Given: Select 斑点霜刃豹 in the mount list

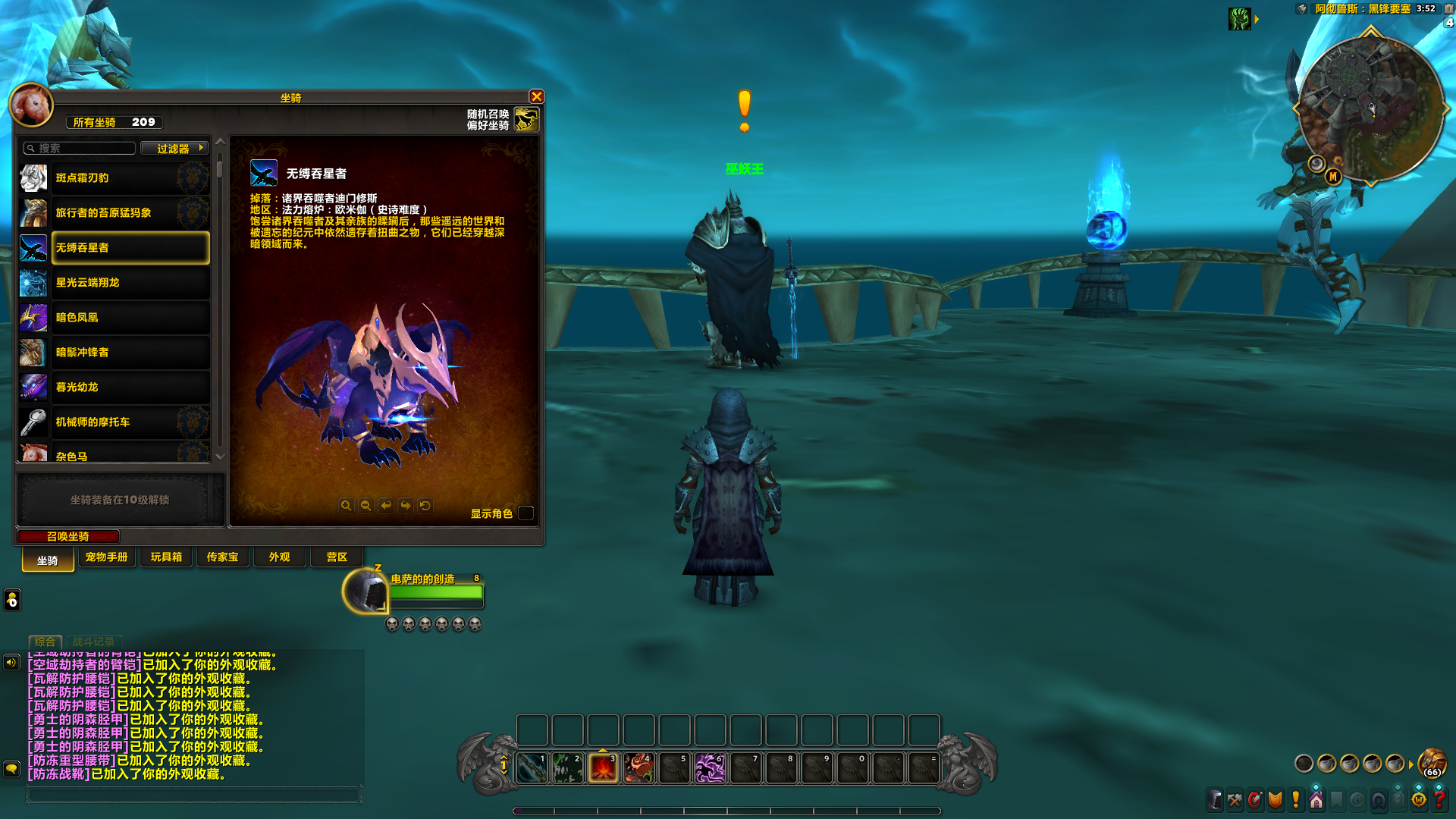Looking at the screenshot, I should (130, 178).
